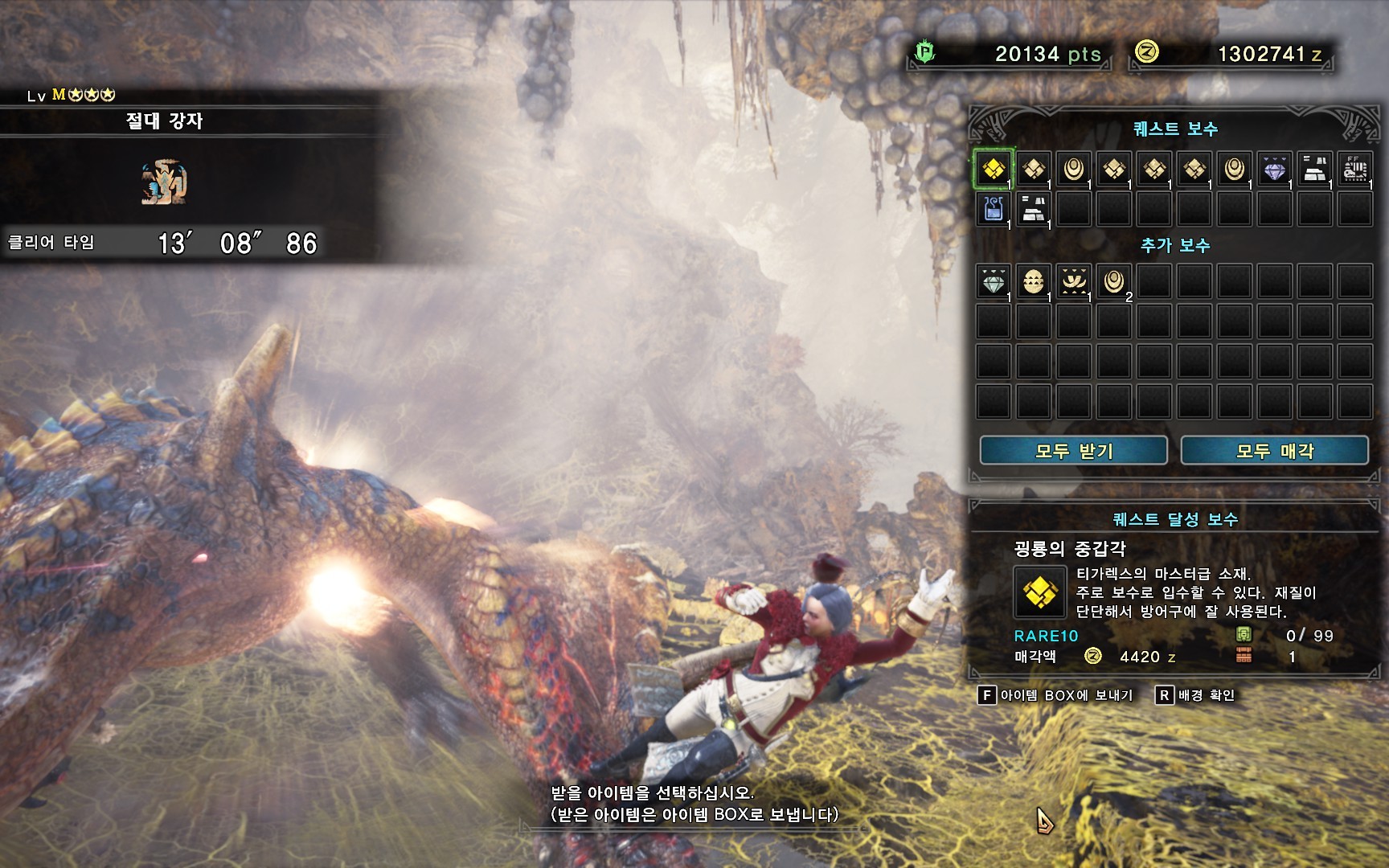Select the blue potion flask reward

[994, 209]
